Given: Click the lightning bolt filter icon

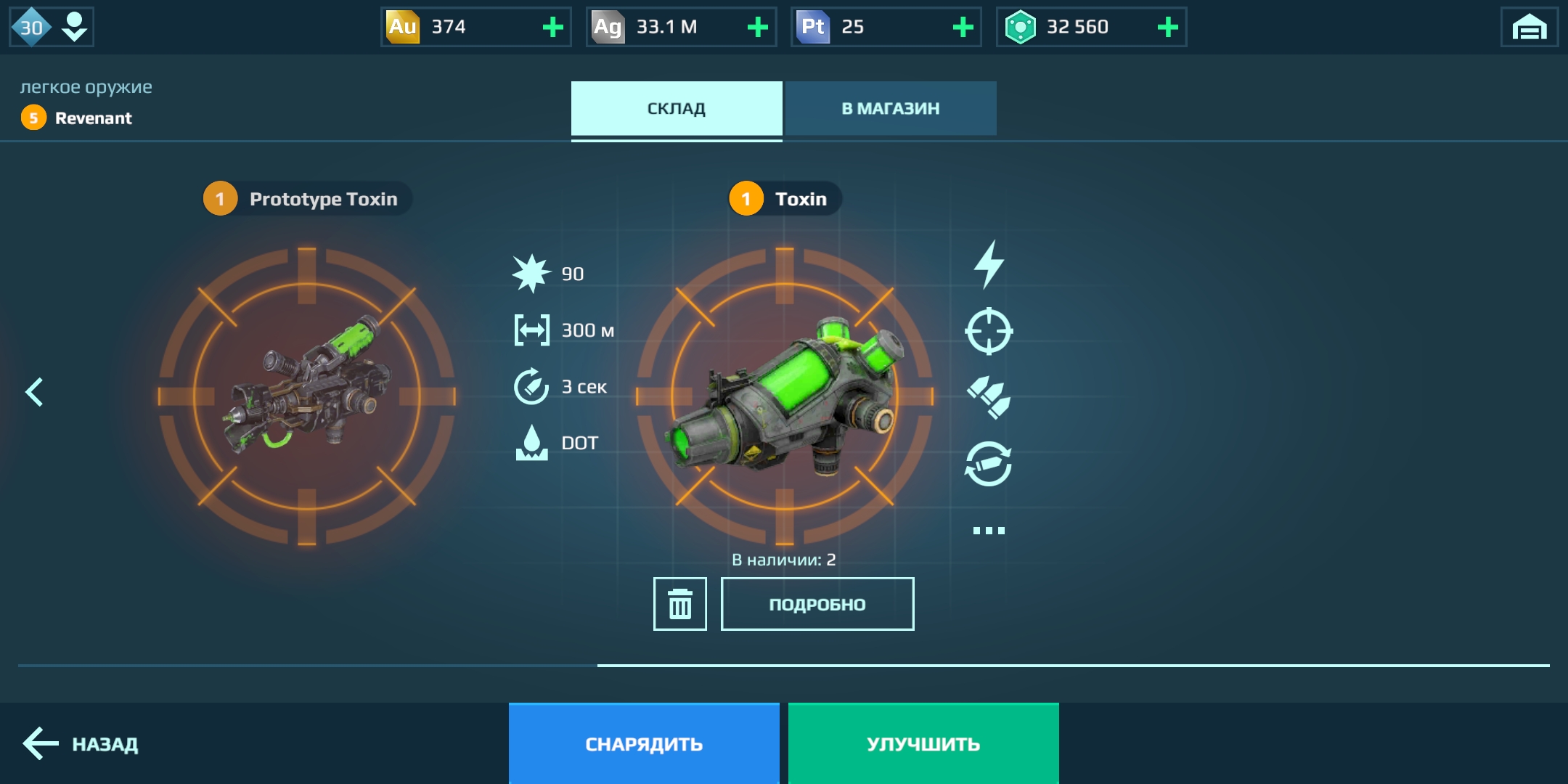Looking at the screenshot, I should (989, 265).
